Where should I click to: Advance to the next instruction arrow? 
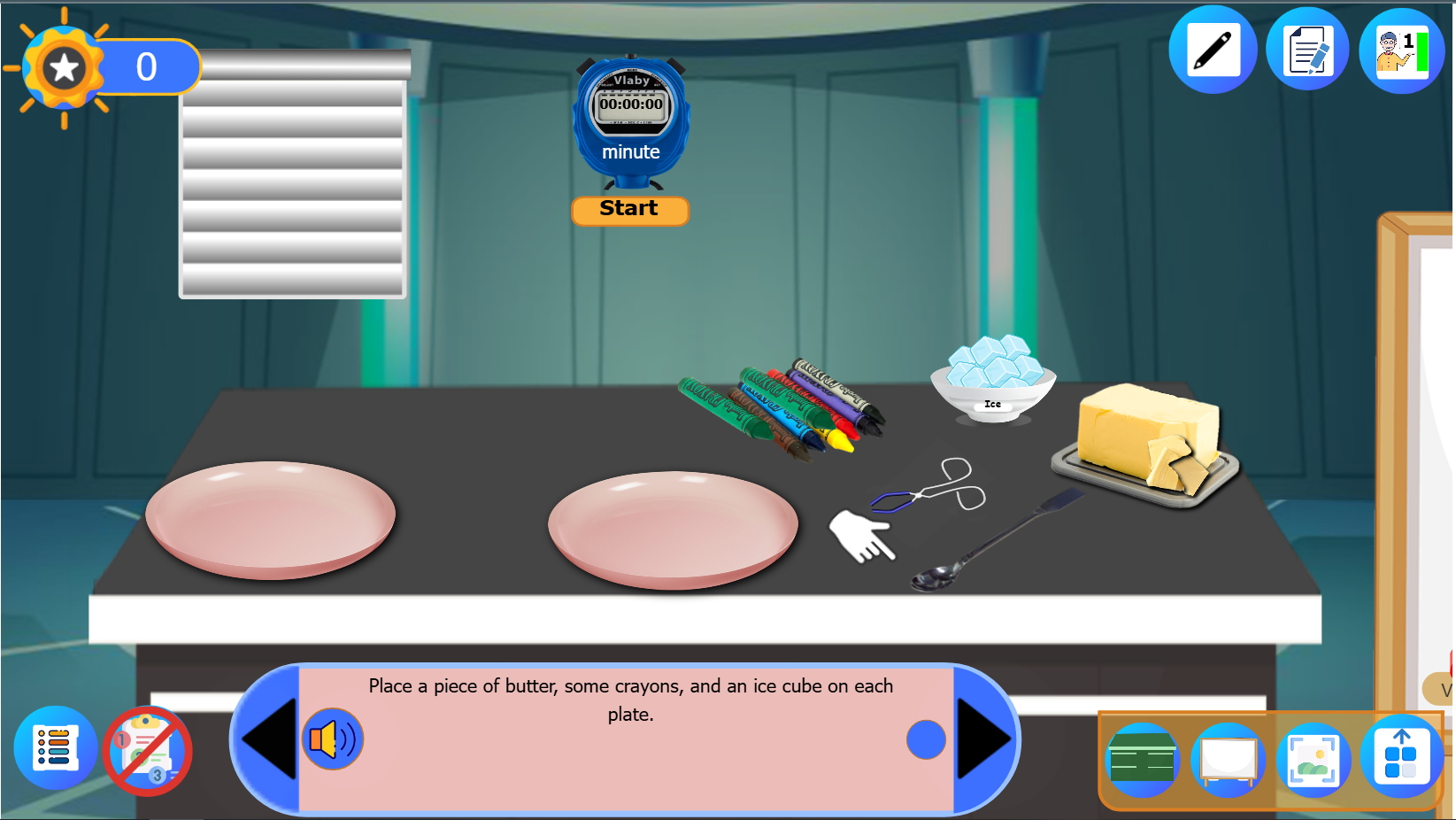984,739
